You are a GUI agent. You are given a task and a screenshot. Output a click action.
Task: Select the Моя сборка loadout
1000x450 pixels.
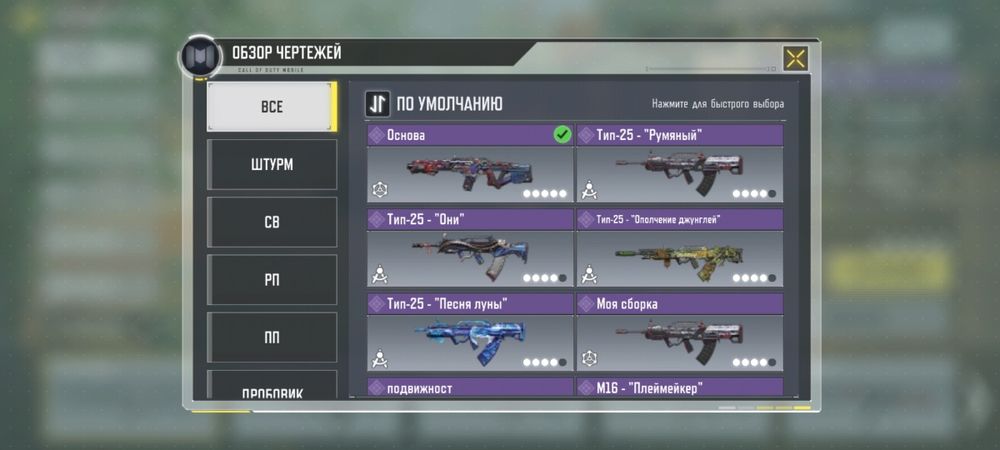[680, 331]
